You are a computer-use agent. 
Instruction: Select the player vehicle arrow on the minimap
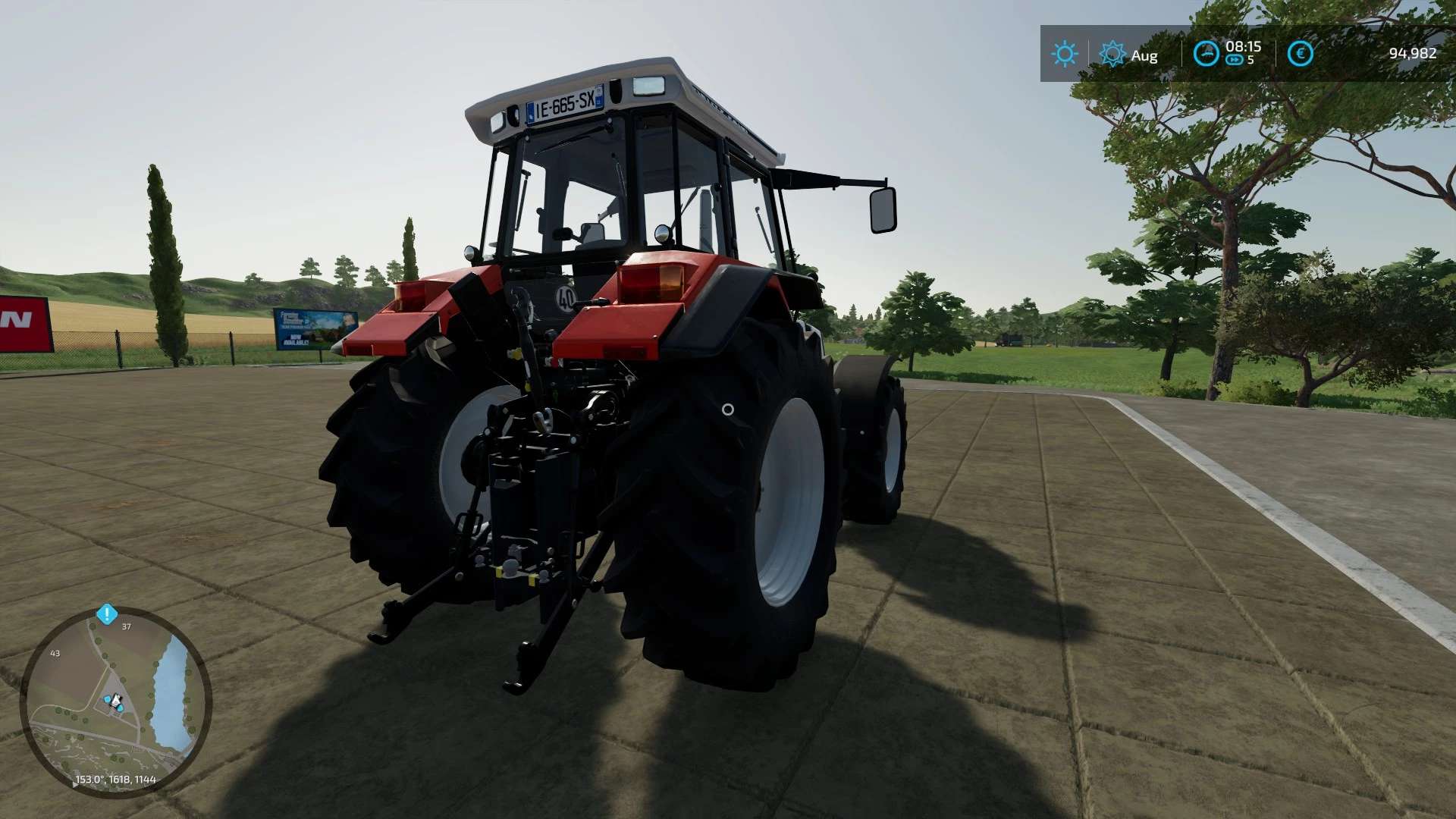[116, 701]
